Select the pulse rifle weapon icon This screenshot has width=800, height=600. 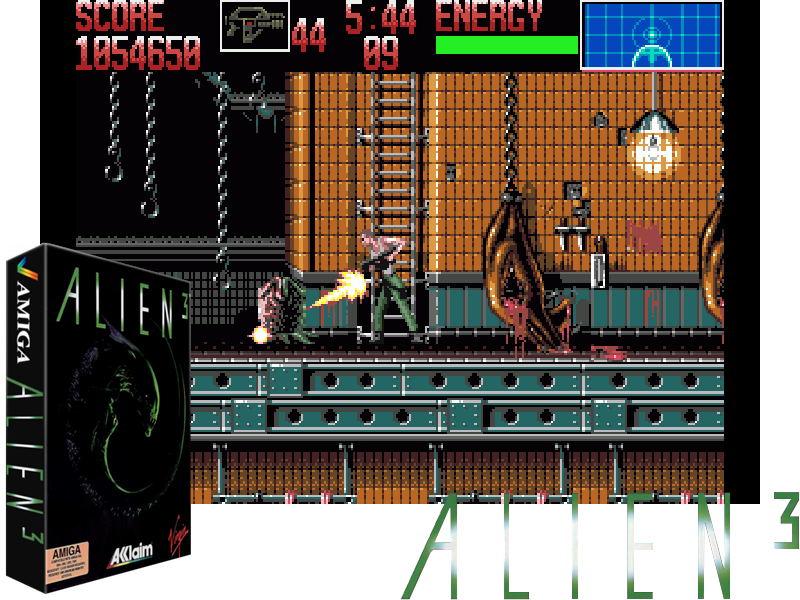(254, 25)
